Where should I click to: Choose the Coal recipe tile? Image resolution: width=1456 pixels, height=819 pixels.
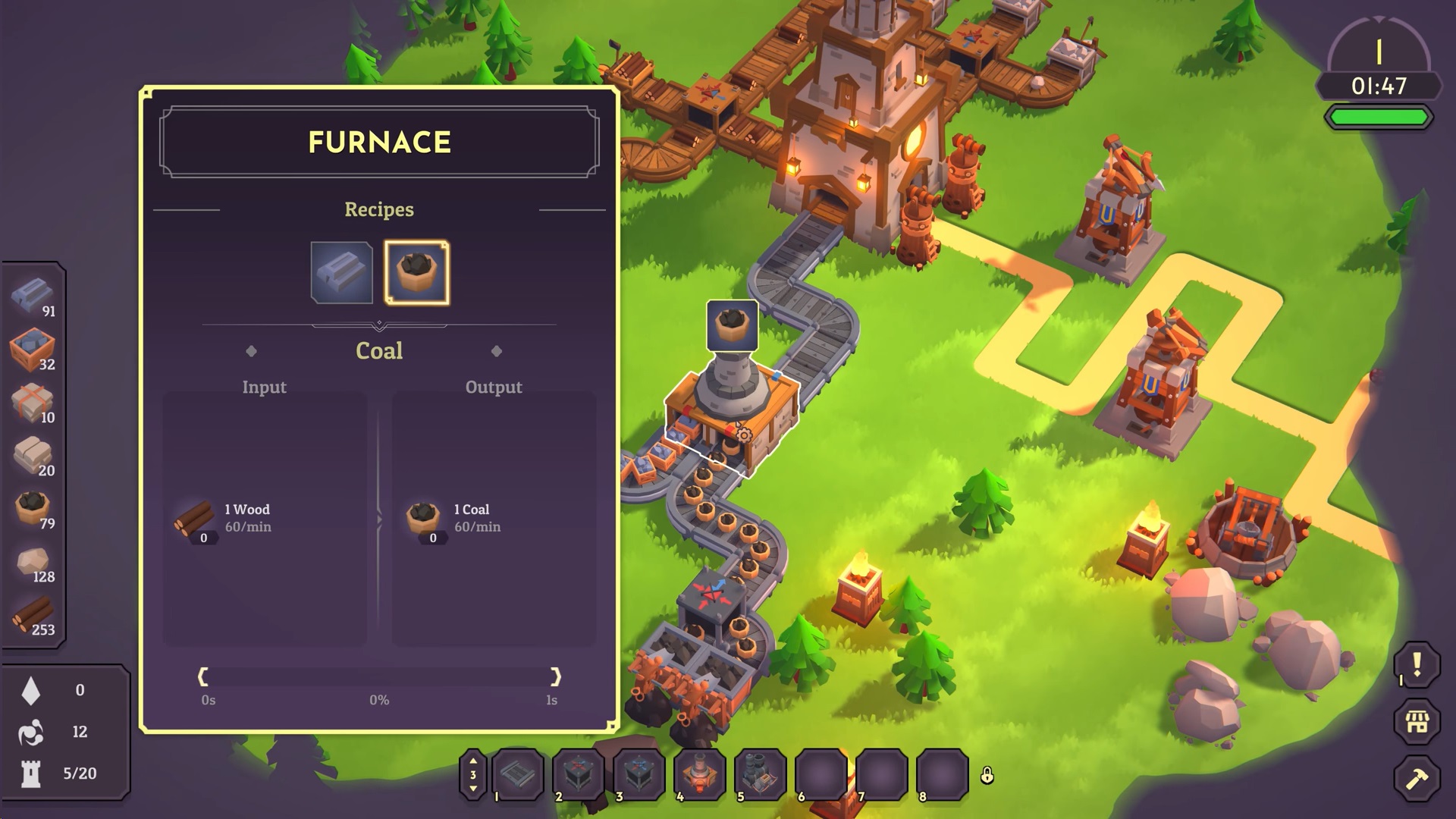coord(416,273)
